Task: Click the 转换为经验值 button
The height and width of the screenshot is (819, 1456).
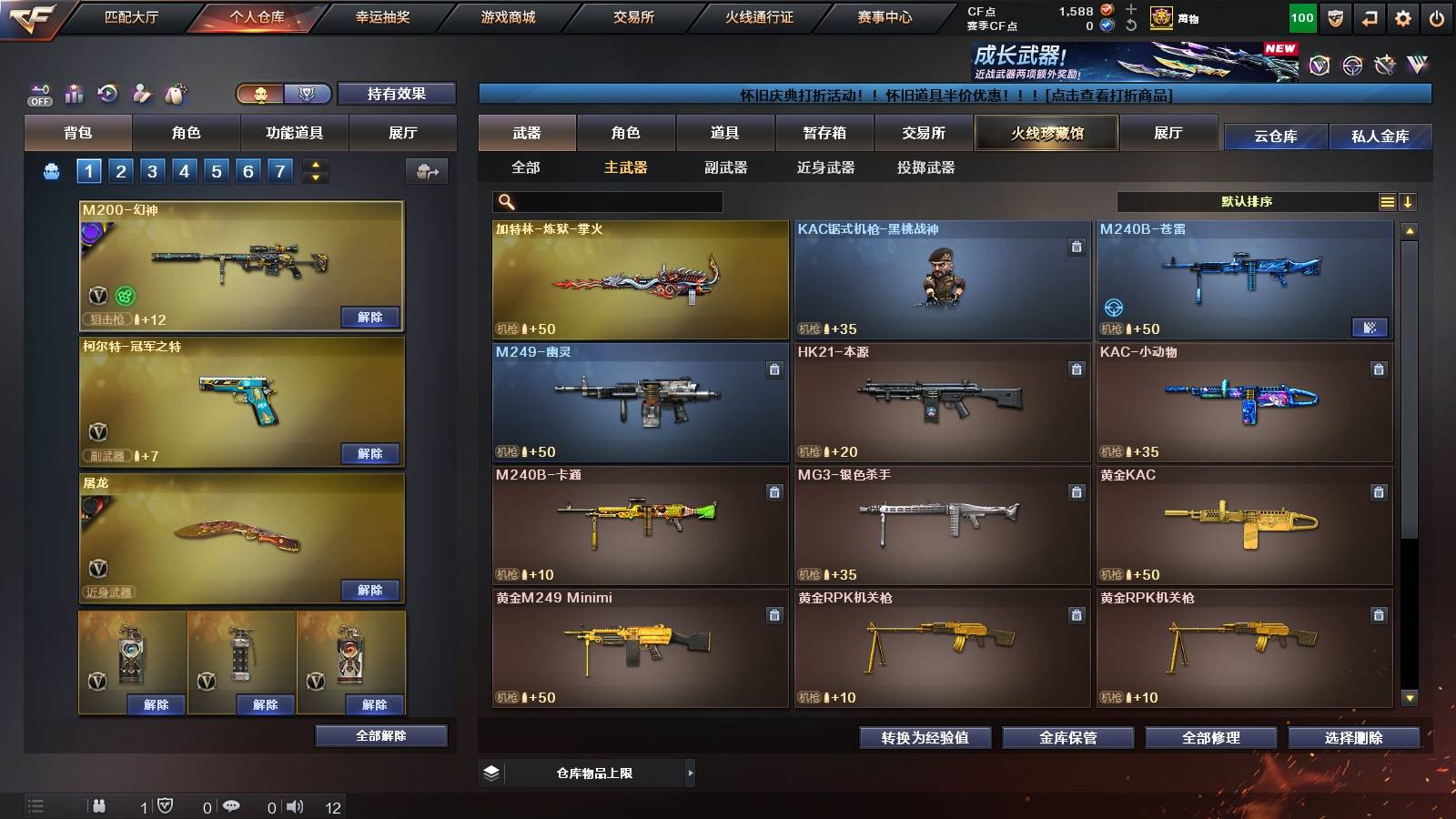Action: [x=926, y=738]
